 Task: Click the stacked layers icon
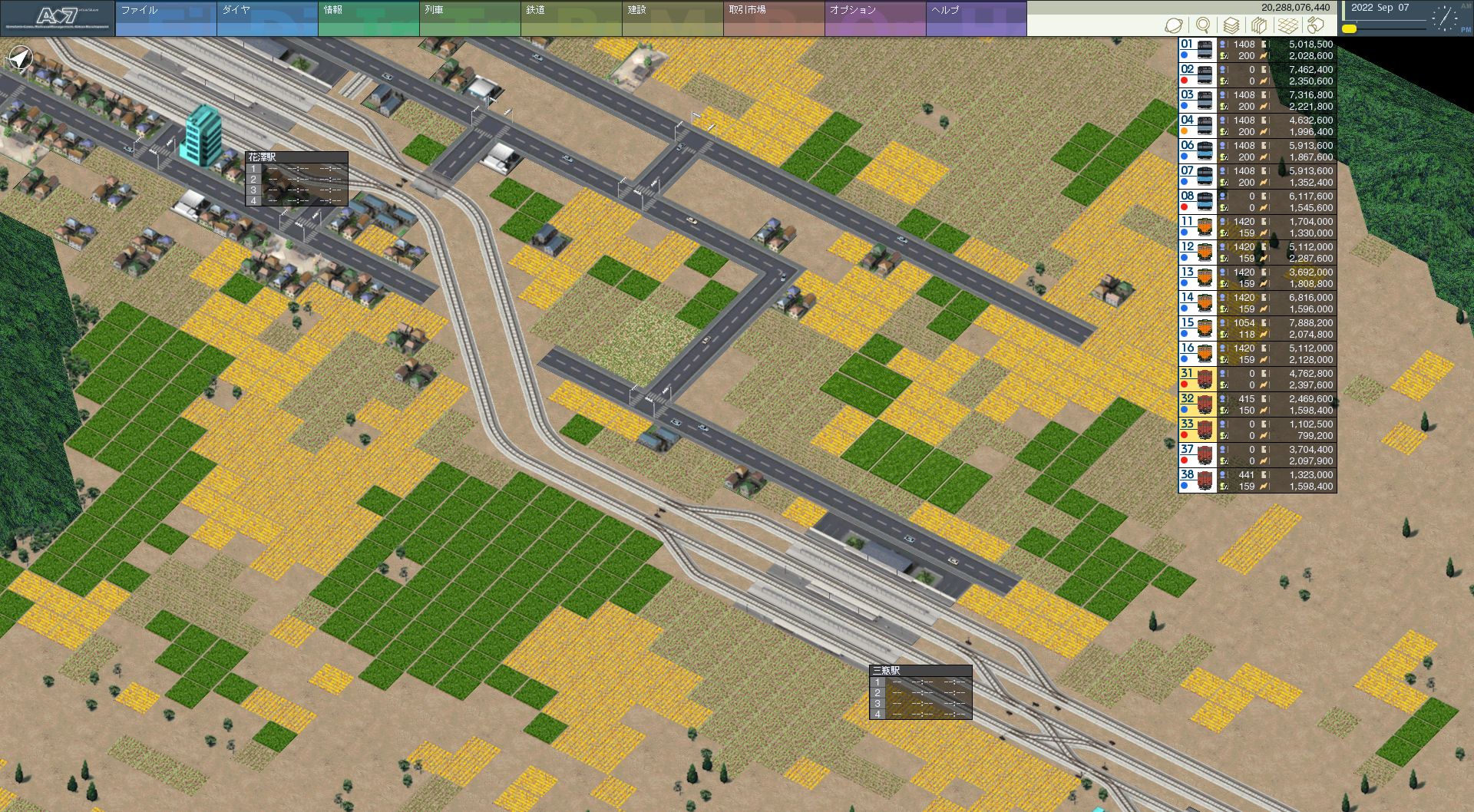tap(1231, 25)
